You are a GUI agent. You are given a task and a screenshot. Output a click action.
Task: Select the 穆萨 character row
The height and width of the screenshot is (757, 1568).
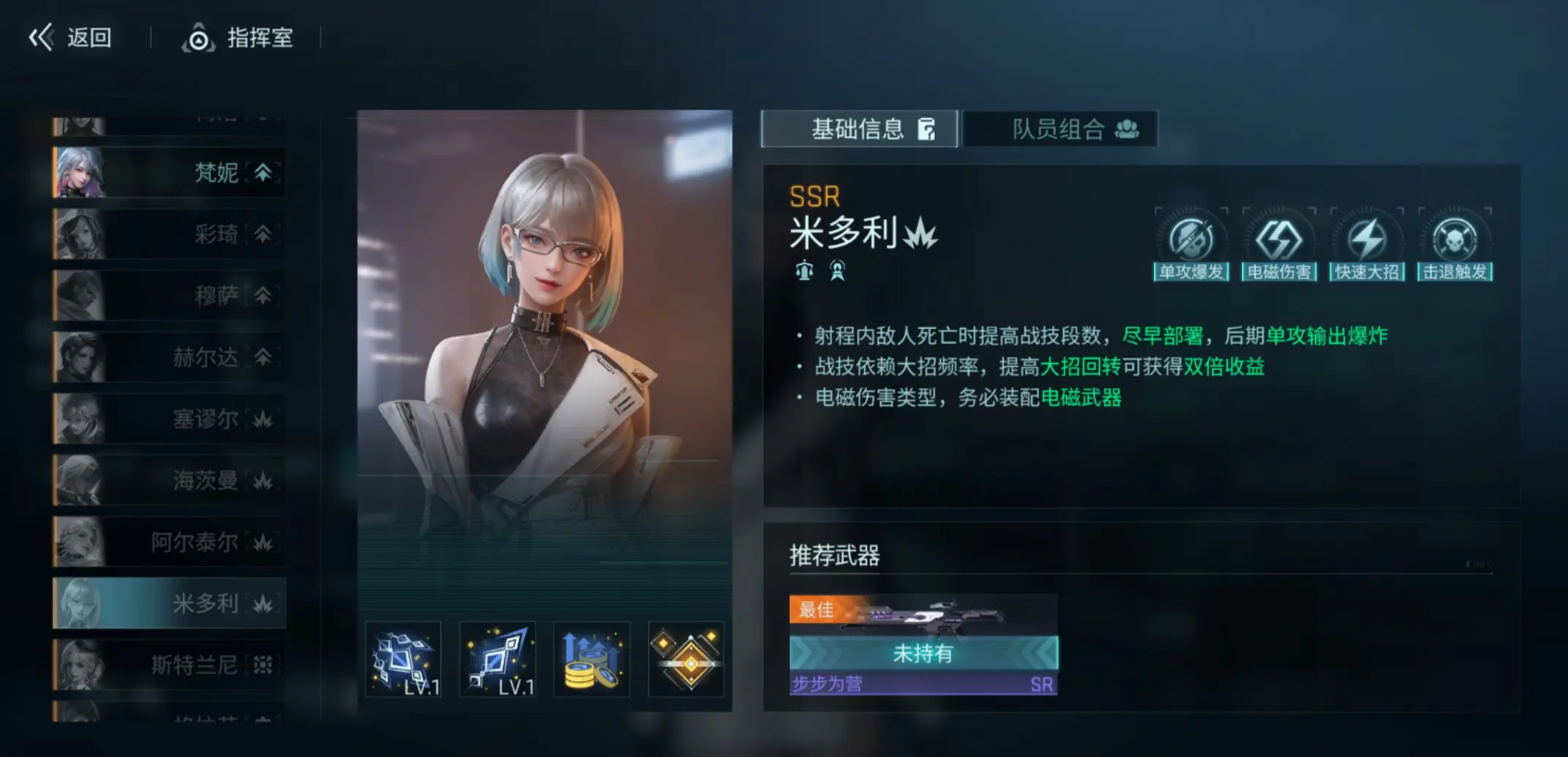click(169, 296)
